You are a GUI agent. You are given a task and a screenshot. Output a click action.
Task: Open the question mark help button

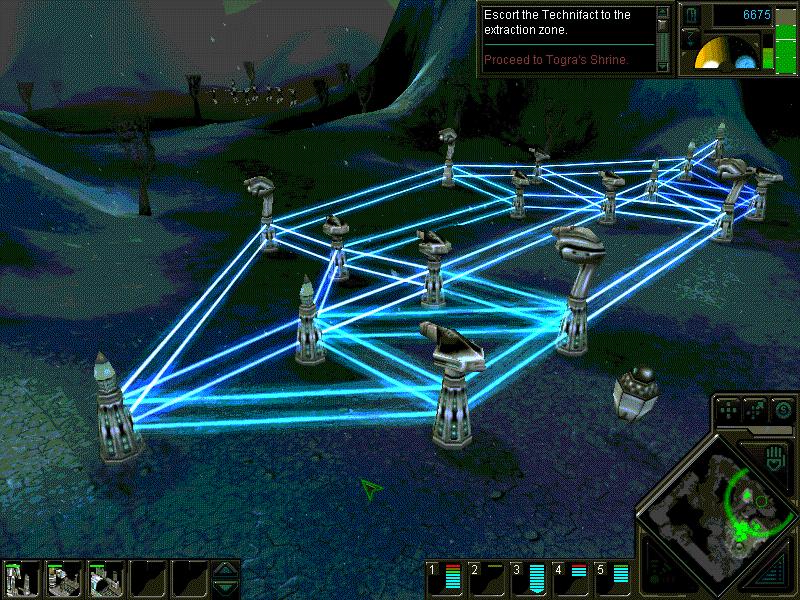coord(690,38)
